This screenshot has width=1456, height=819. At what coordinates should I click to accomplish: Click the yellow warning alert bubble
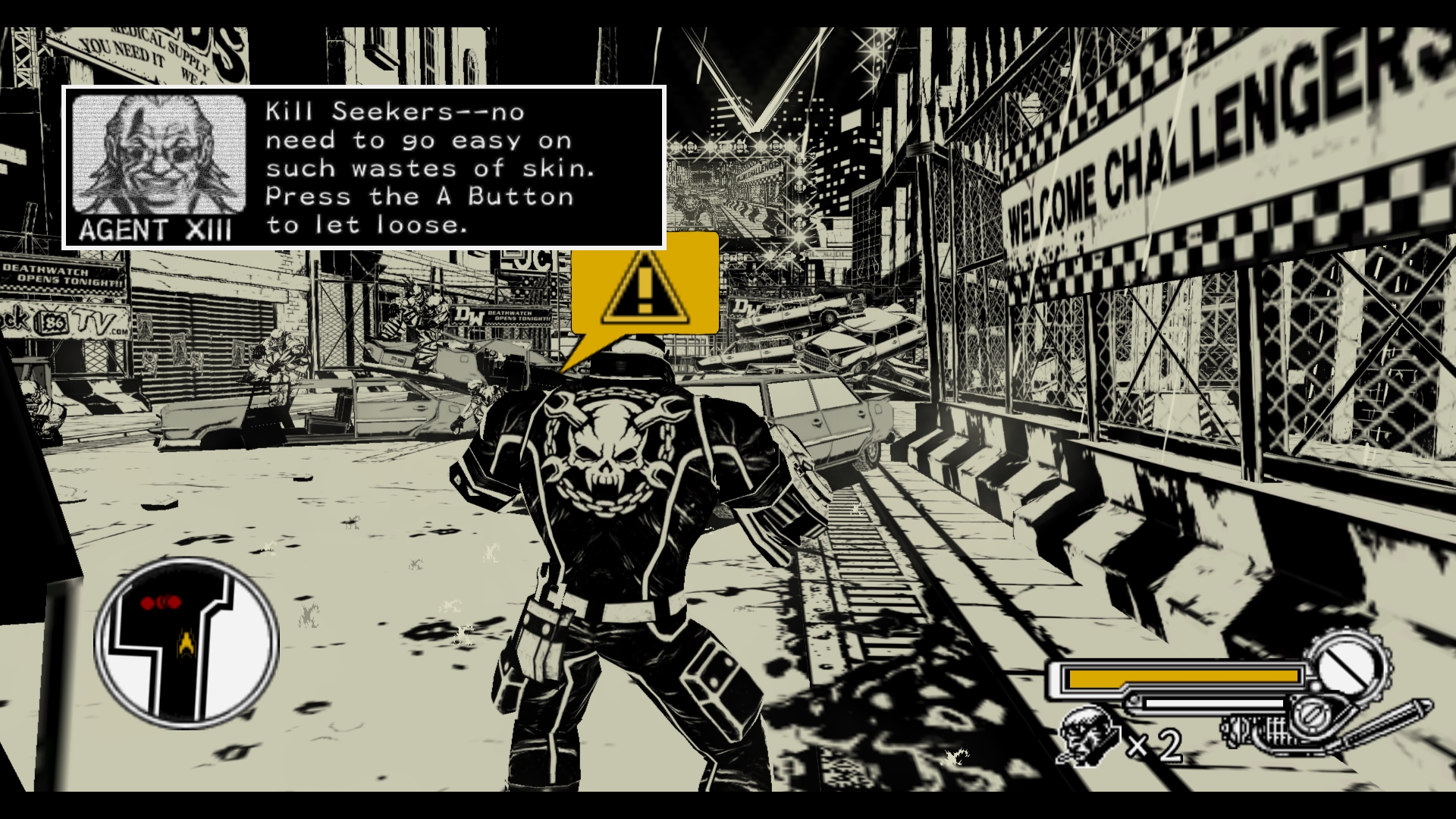[645, 285]
